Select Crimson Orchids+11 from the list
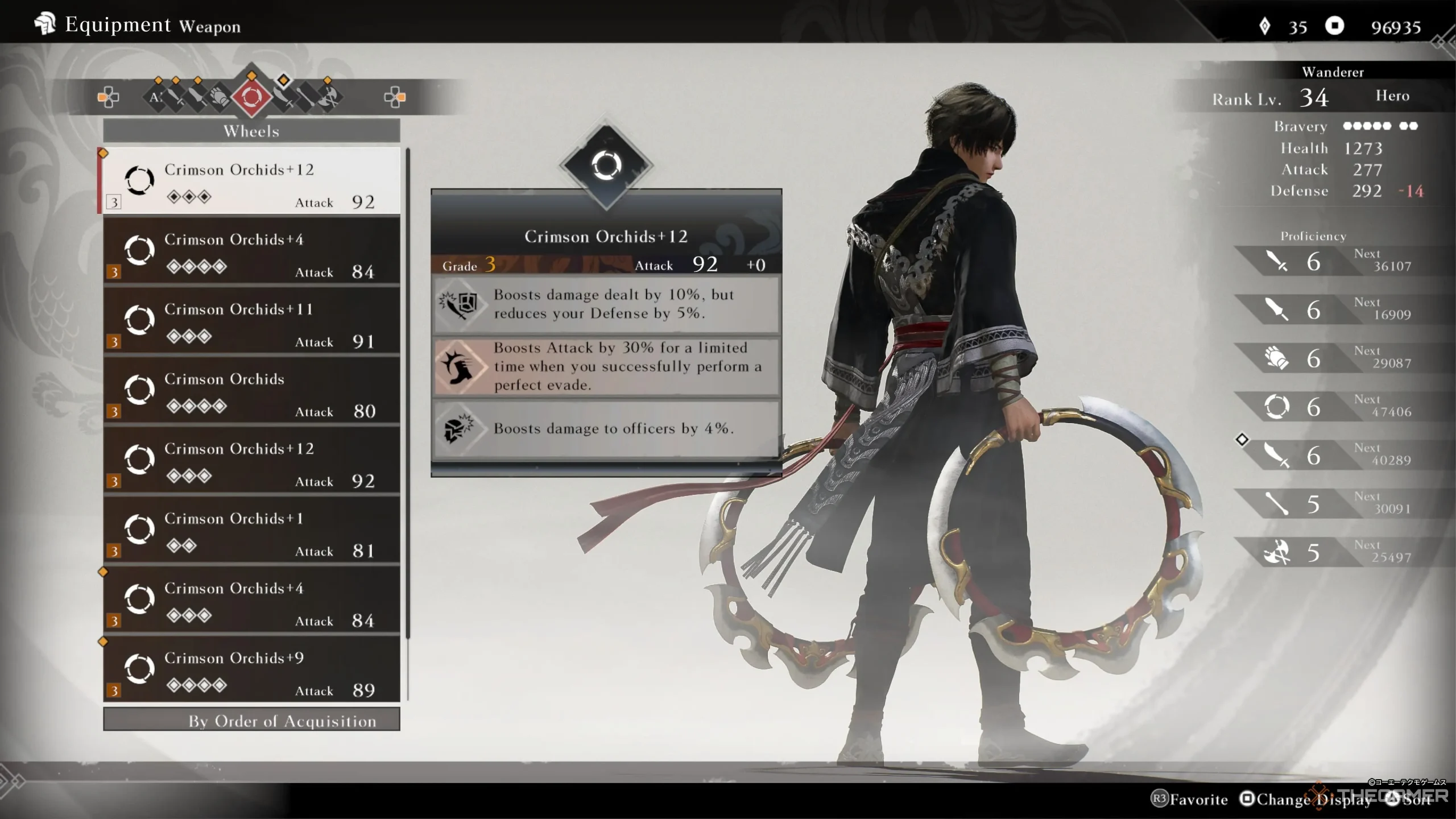This screenshot has width=1456, height=819. coord(251,321)
